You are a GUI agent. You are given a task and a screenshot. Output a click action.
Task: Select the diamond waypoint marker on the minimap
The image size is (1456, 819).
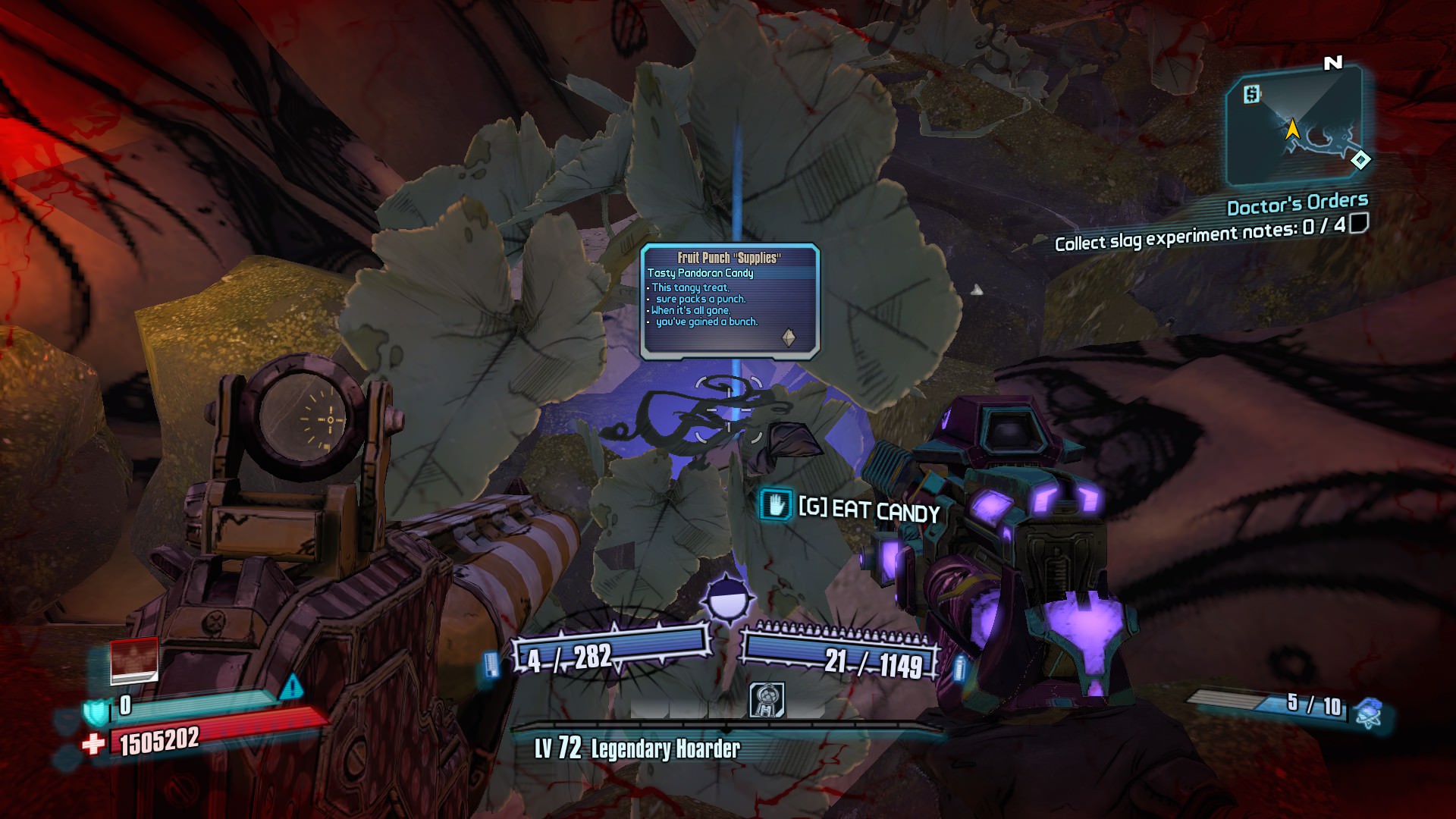[x=1360, y=160]
